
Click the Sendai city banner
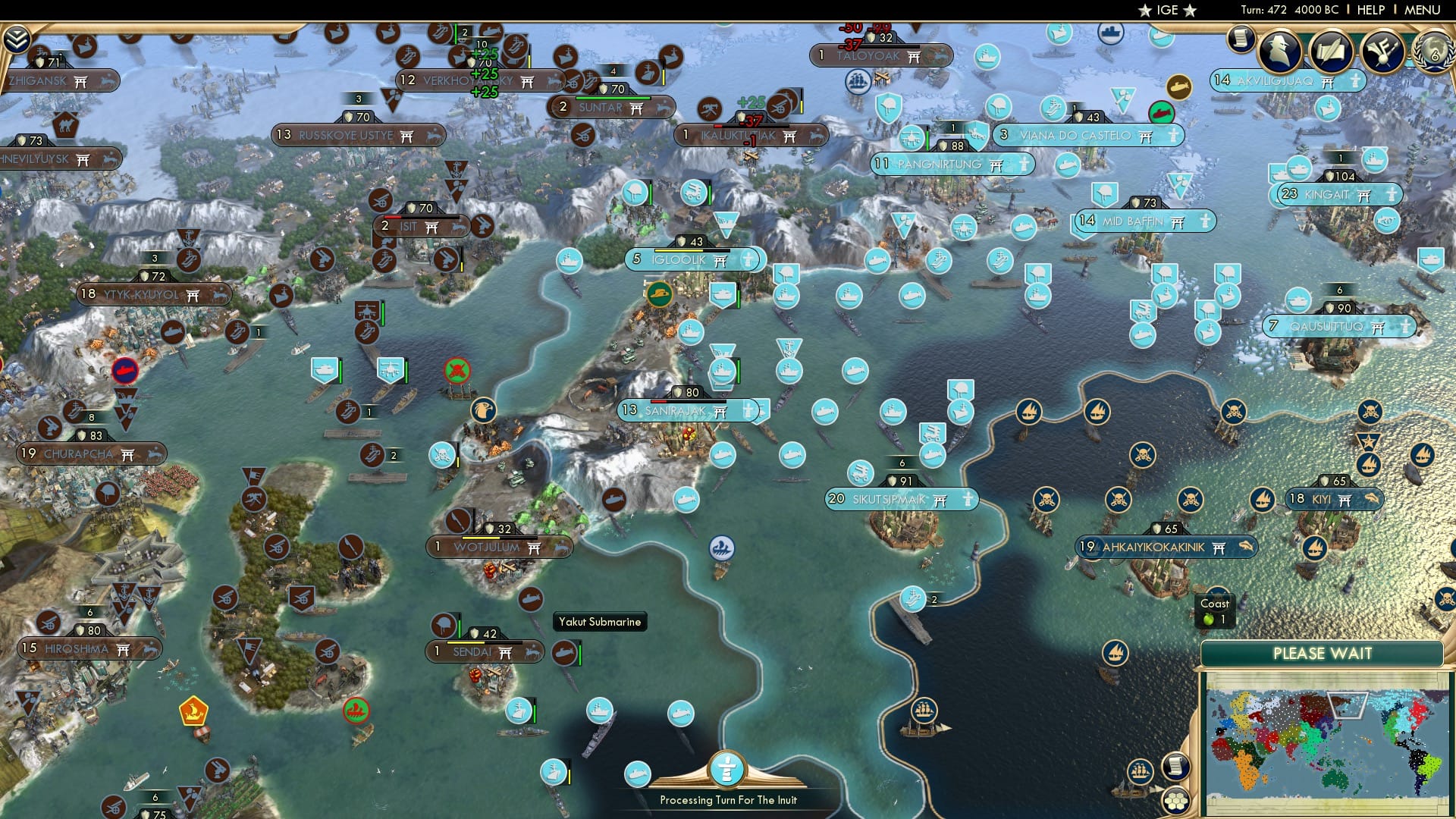click(485, 651)
